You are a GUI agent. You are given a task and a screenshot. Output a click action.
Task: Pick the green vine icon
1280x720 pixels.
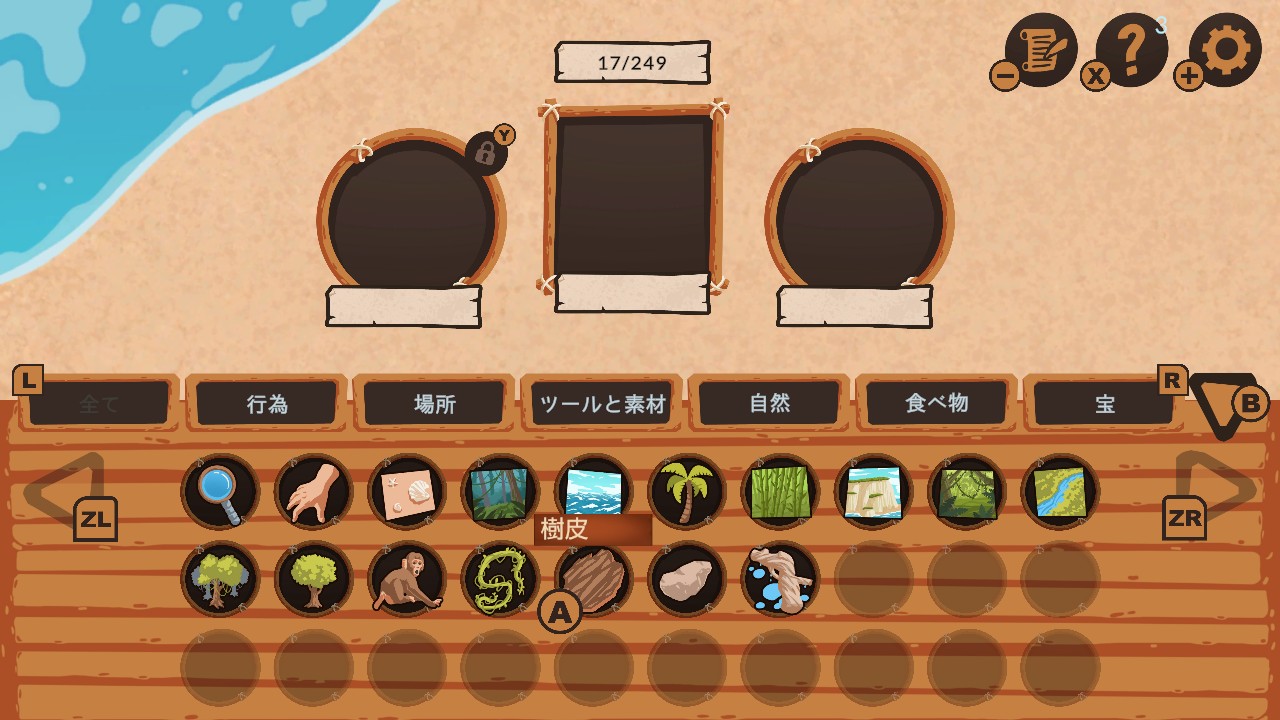click(499, 578)
